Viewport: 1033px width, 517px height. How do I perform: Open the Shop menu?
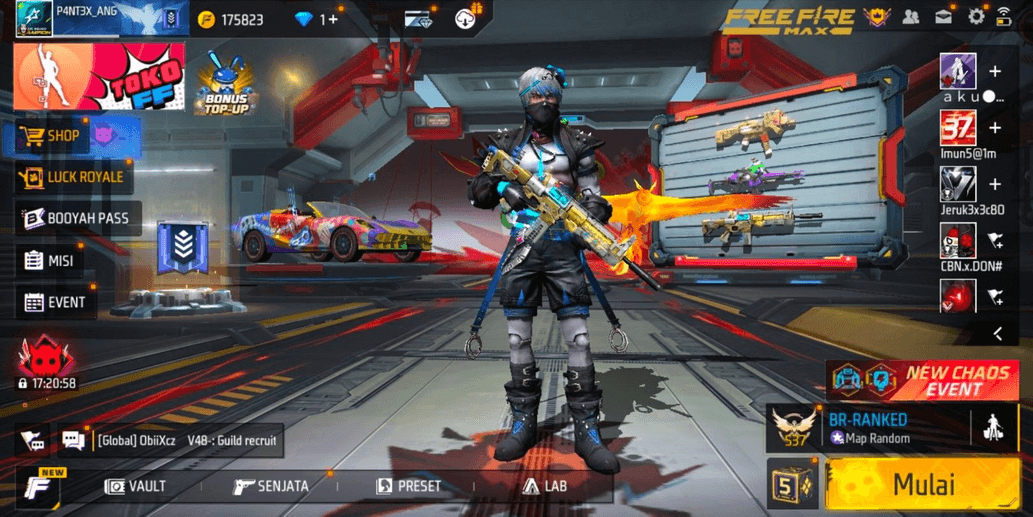coord(62,136)
